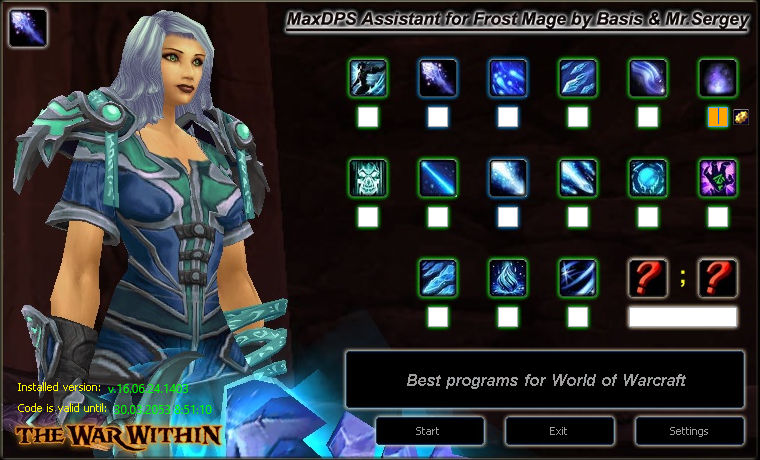Image resolution: width=760 pixels, height=460 pixels.
Task: Click the Start button
Action: point(428,431)
